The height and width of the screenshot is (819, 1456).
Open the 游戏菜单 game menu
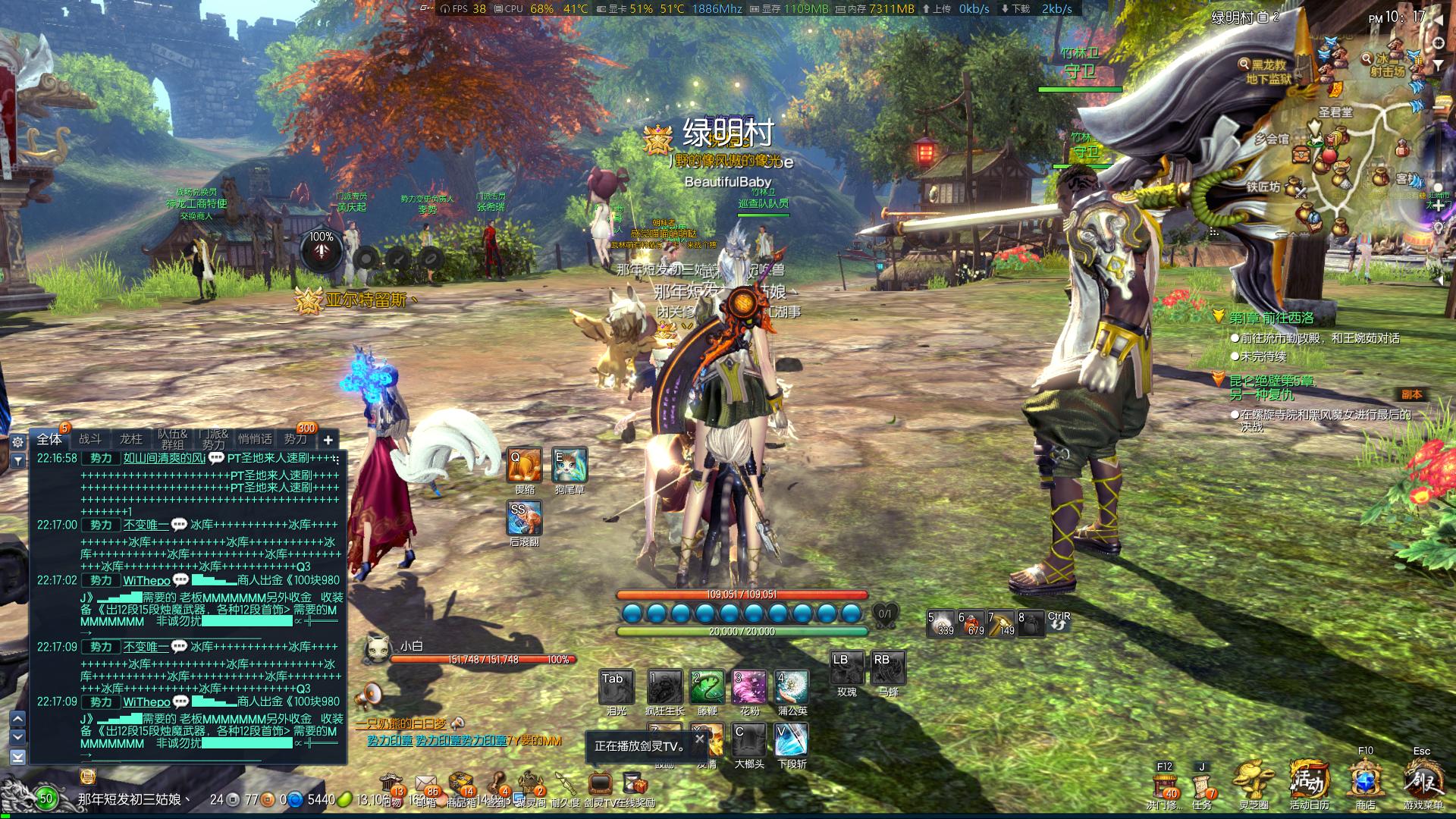[1422, 781]
